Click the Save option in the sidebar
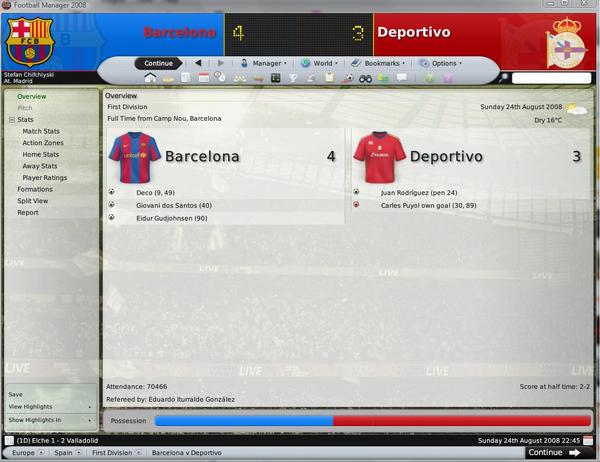This screenshot has width=600, height=462. (x=16, y=394)
